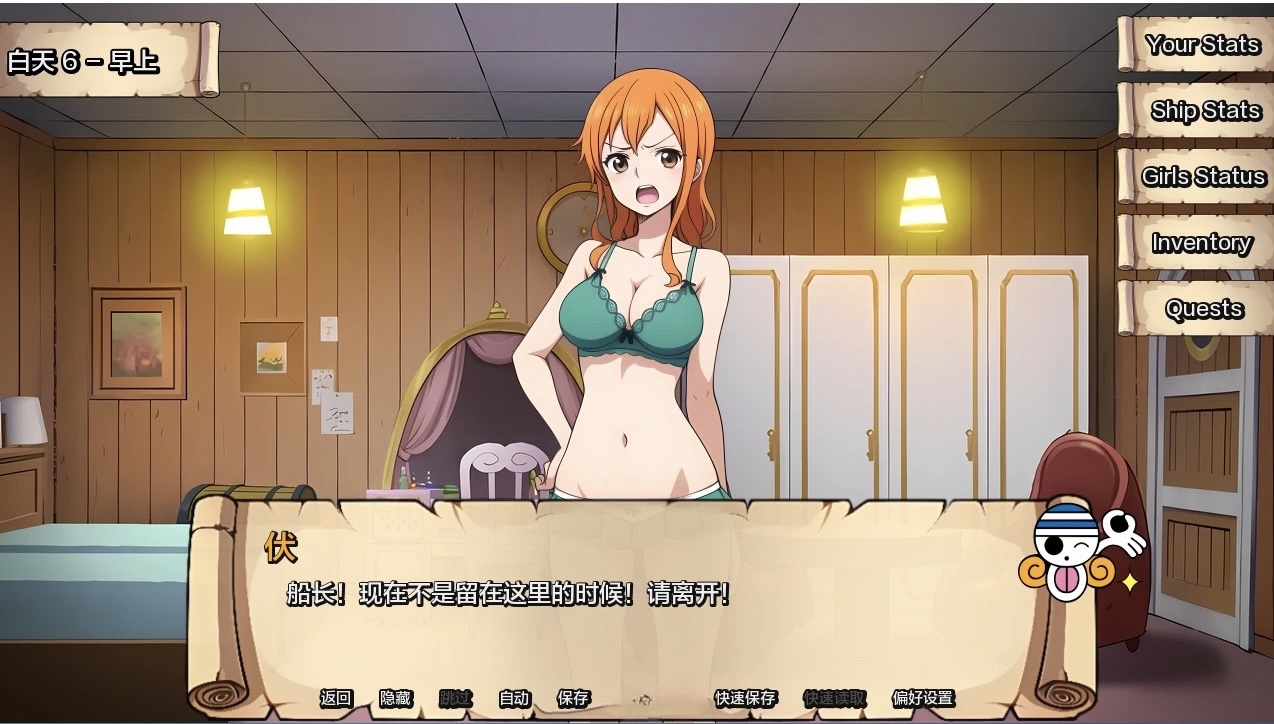
Task: Click 返回 to go back
Action: pyautogui.click(x=336, y=698)
